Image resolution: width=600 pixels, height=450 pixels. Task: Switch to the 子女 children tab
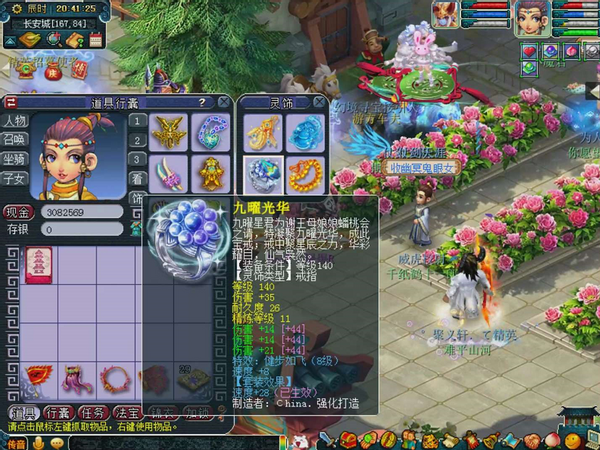click(15, 178)
